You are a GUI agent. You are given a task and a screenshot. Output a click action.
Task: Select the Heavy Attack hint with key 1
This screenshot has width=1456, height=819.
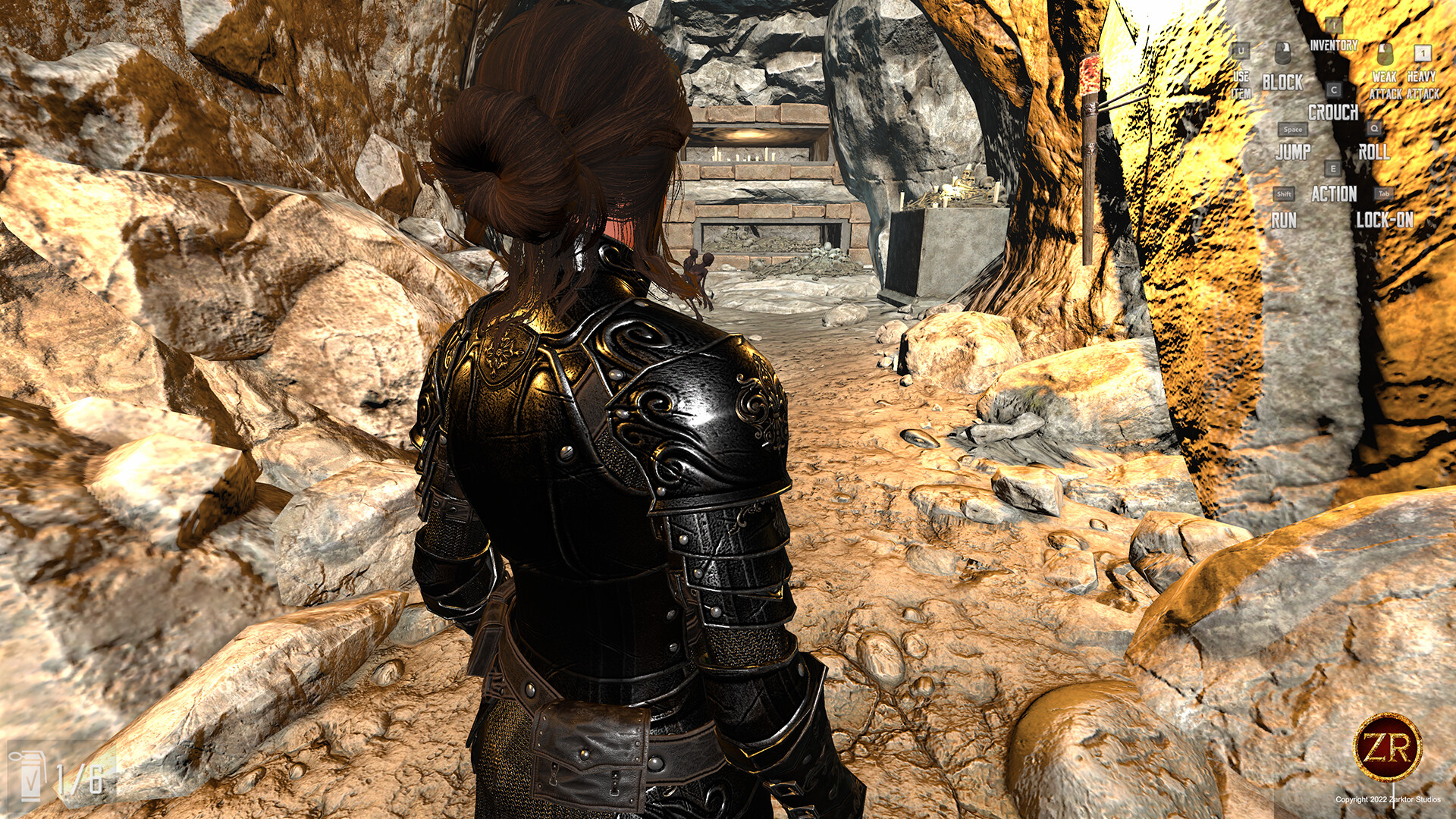[x=1423, y=53]
